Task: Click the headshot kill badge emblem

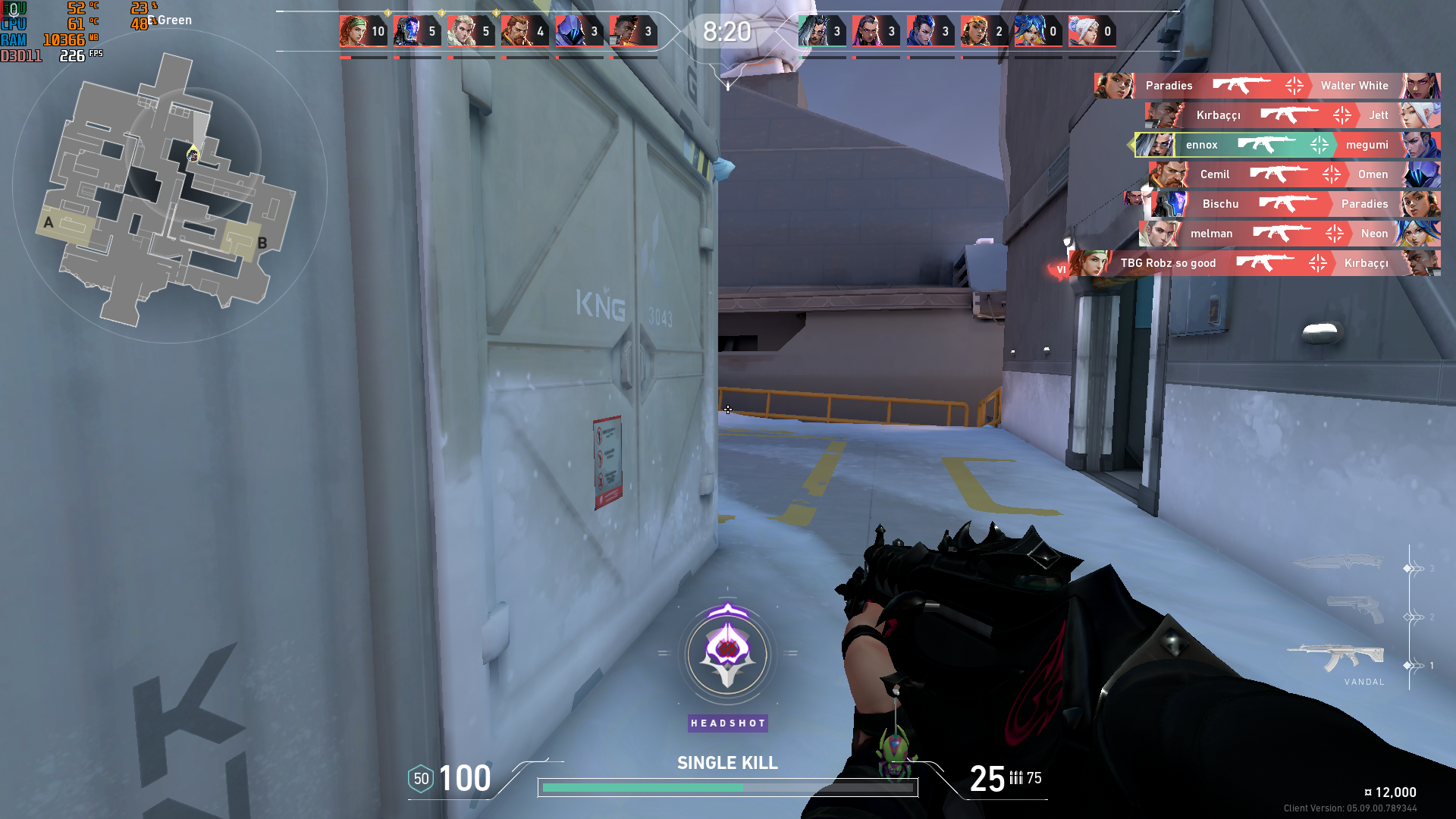Action: (727, 653)
